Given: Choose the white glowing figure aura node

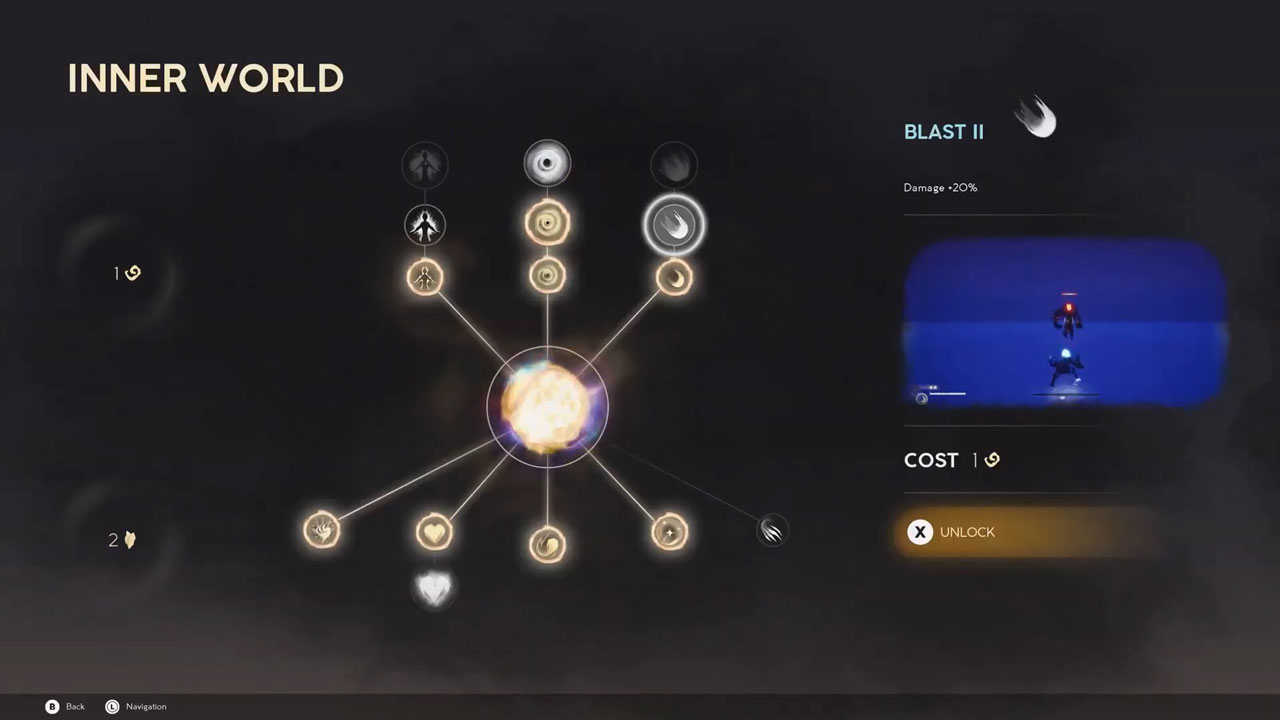Looking at the screenshot, I should (x=425, y=224).
